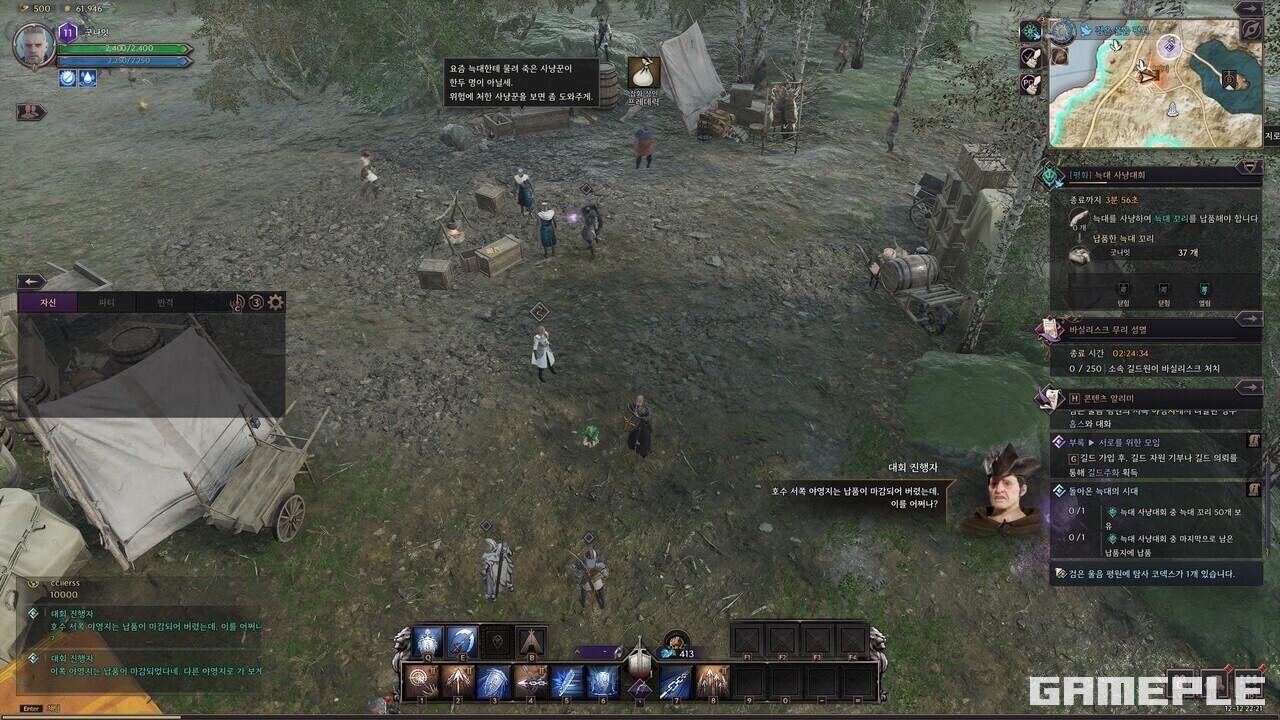Expand the party panel arrow button
Screen dimensions: 1280x720
point(31,112)
